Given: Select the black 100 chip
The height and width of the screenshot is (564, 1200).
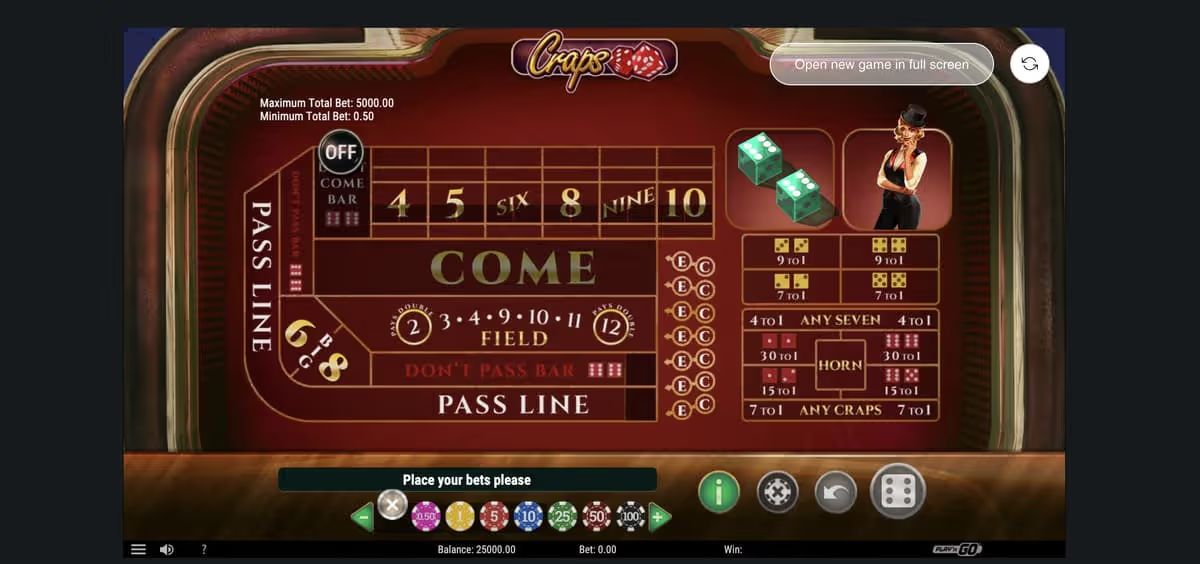Looking at the screenshot, I should pyautogui.click(x=630, y=516).
